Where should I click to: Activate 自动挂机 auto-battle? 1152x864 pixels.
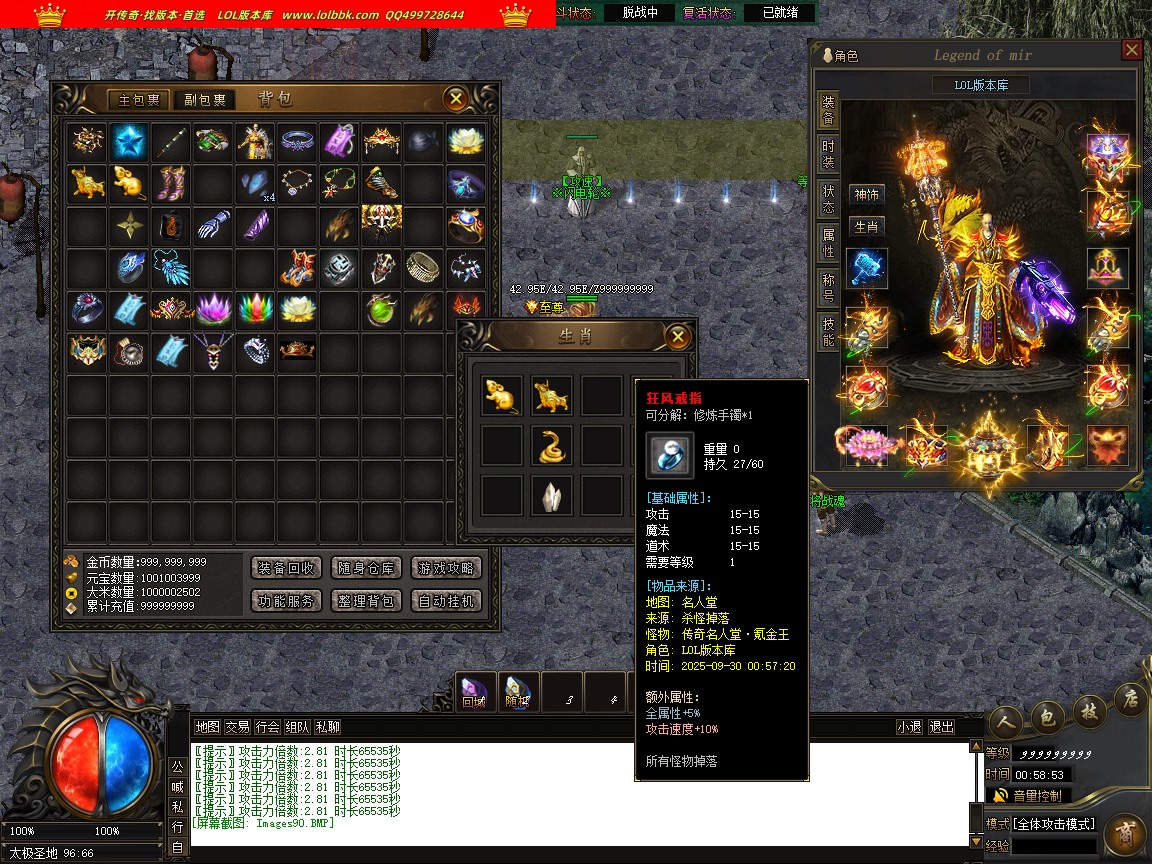[x=446, y=601]
